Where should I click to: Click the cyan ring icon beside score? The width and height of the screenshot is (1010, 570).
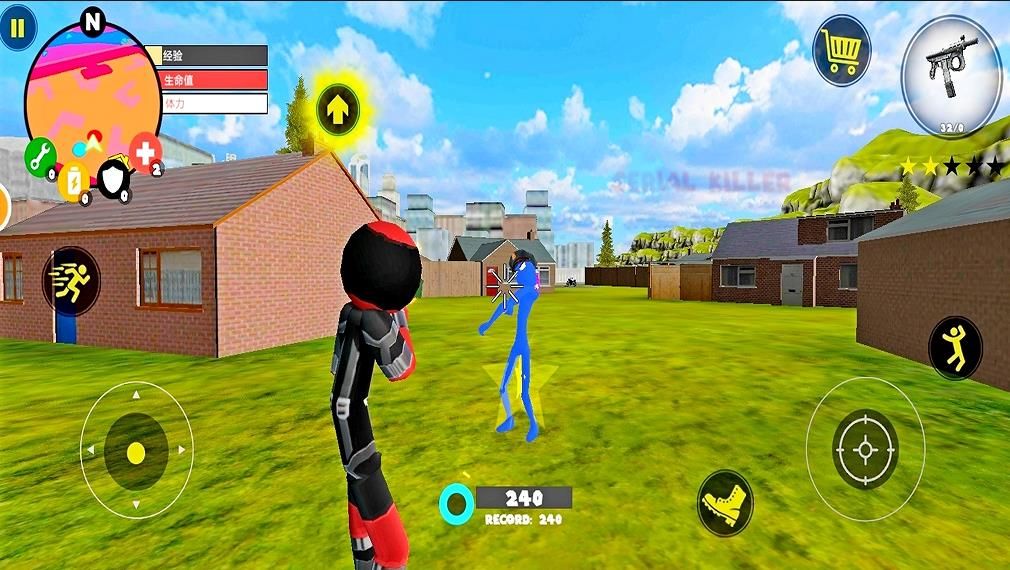point(456,502)
